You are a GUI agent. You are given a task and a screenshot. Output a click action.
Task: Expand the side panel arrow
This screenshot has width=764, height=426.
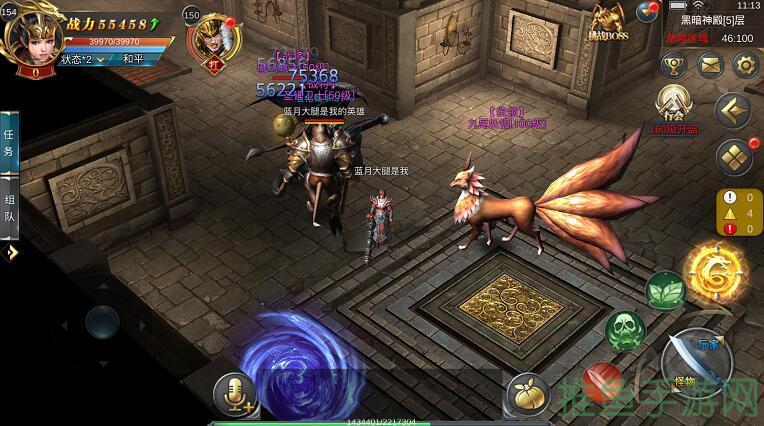point(11,254)
